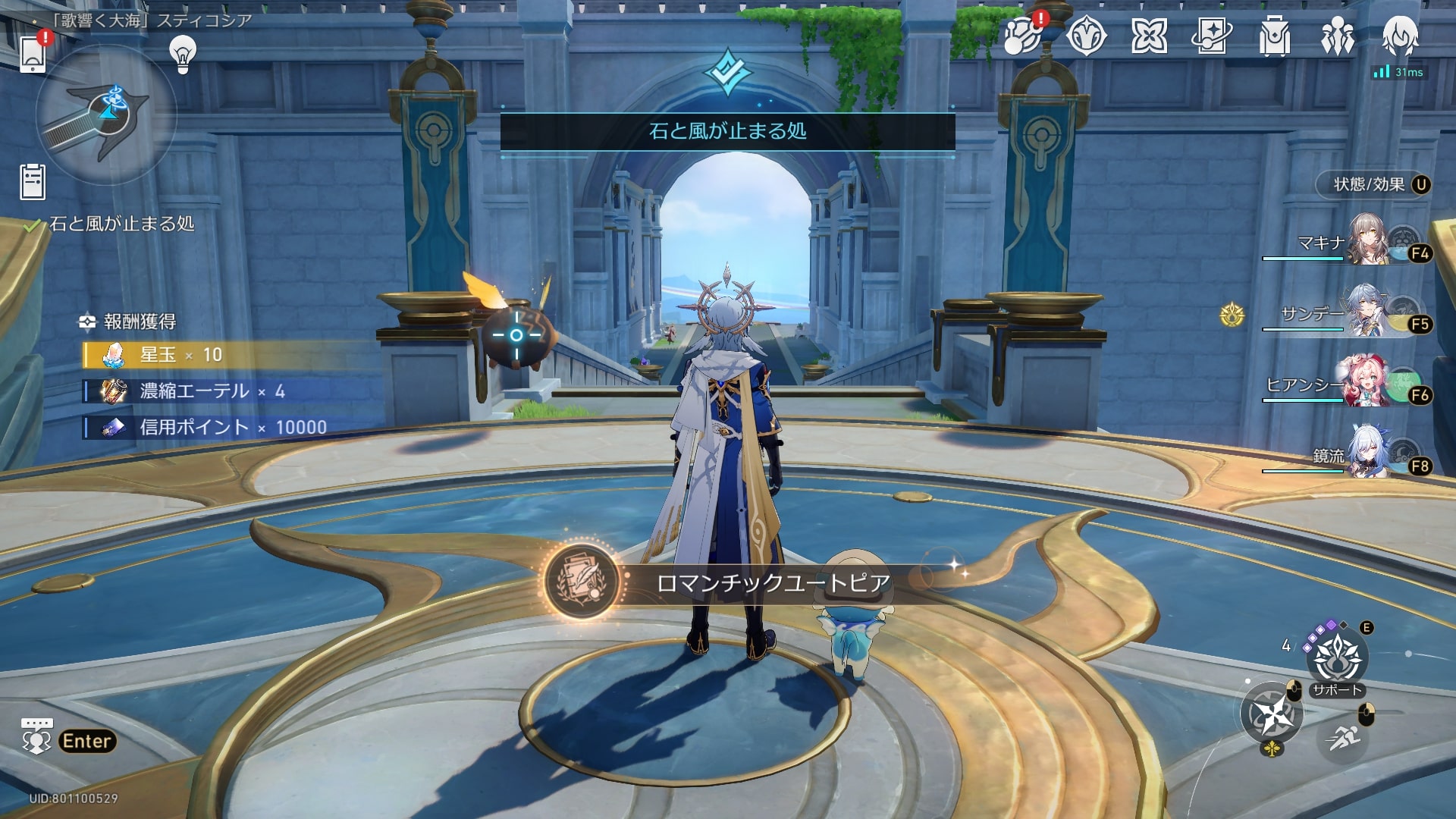Activate the サポート technique skill
Image resolution: width=1456 pixels, height=819 pixels.
pyautogui.click(x=1338, y=658)
